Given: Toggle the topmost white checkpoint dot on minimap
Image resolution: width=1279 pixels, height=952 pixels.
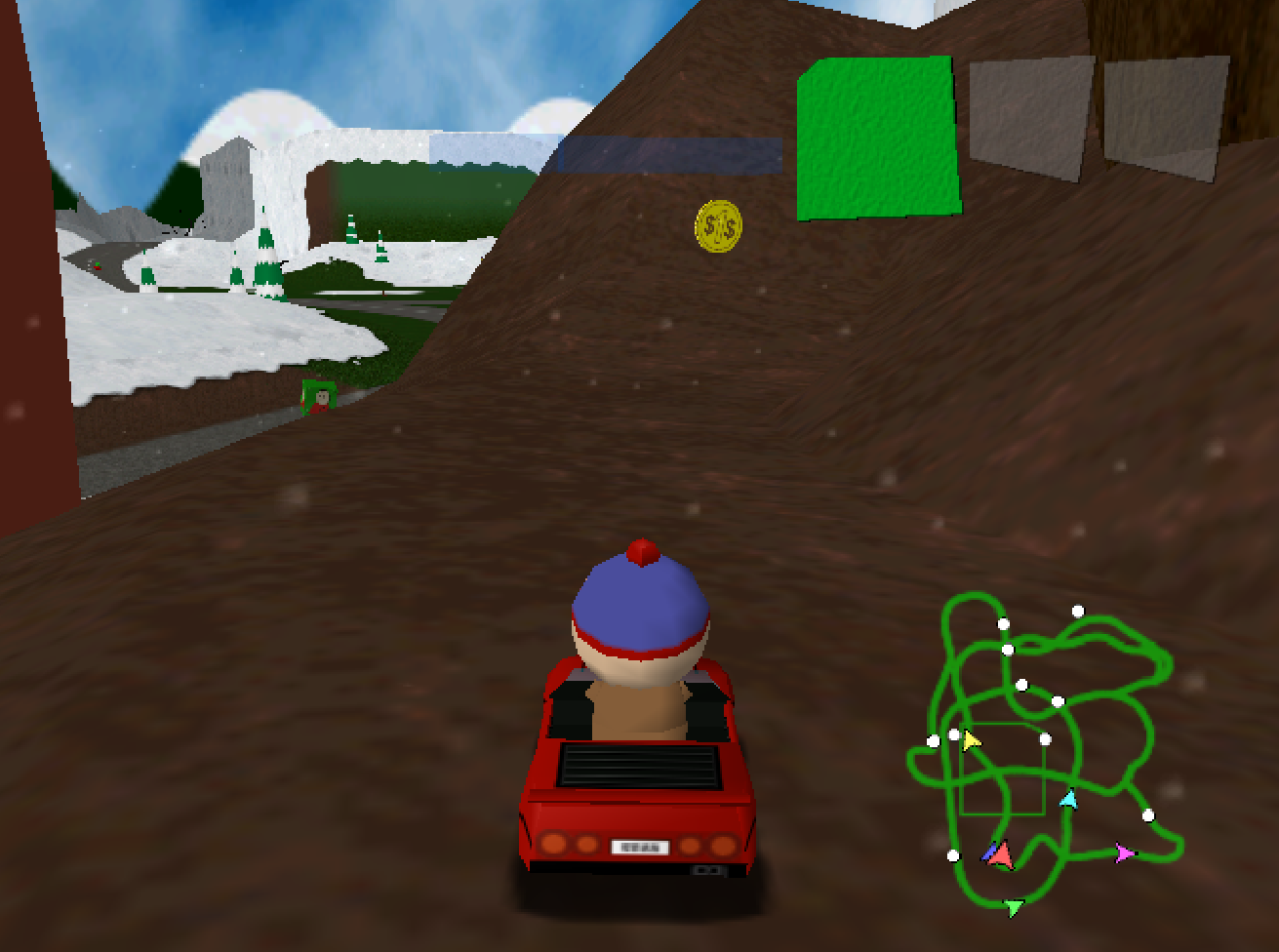Looking at the screenshot, I should click(1077, 610).
